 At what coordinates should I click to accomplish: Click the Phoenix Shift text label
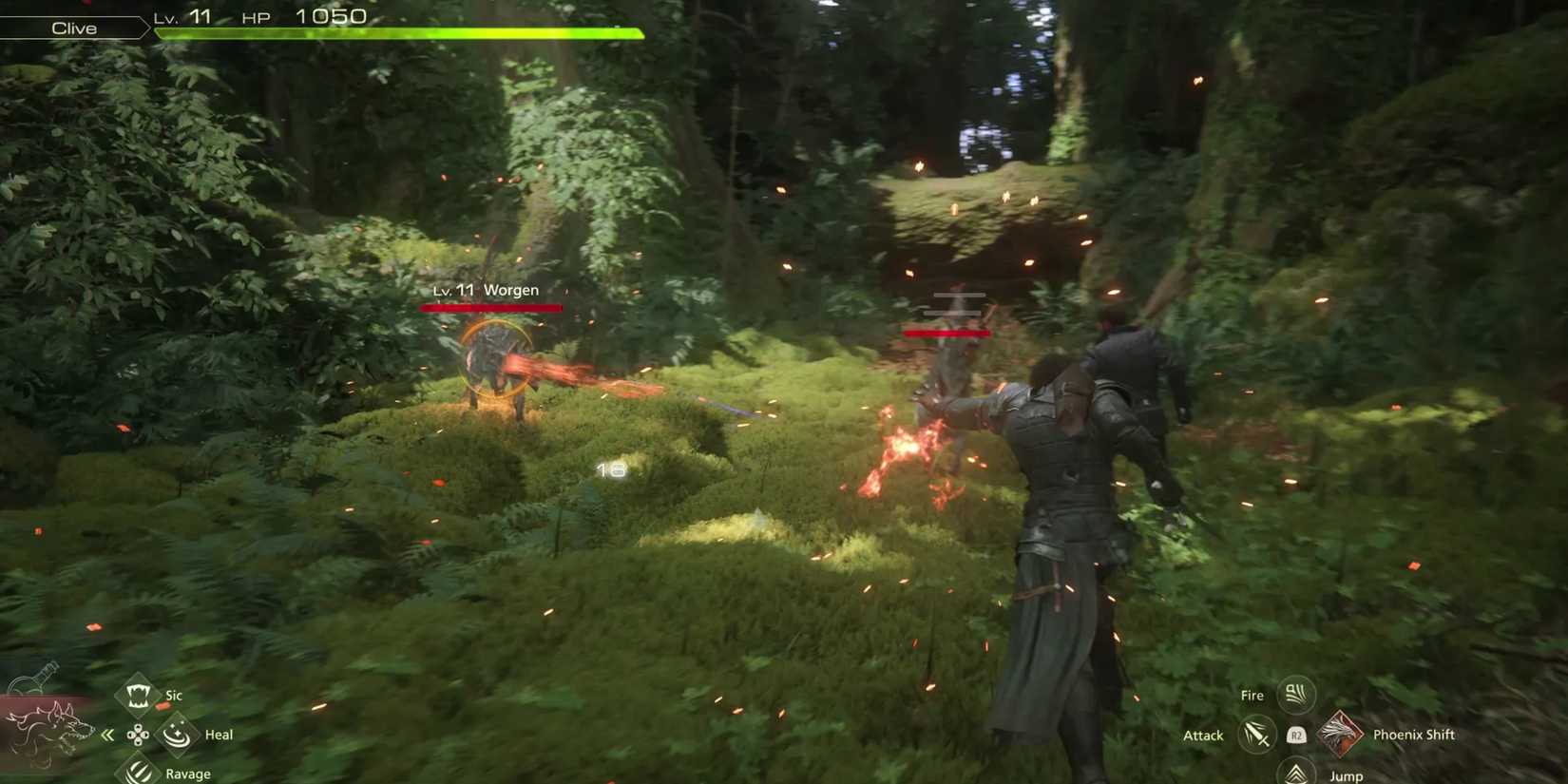(1415, 734)
